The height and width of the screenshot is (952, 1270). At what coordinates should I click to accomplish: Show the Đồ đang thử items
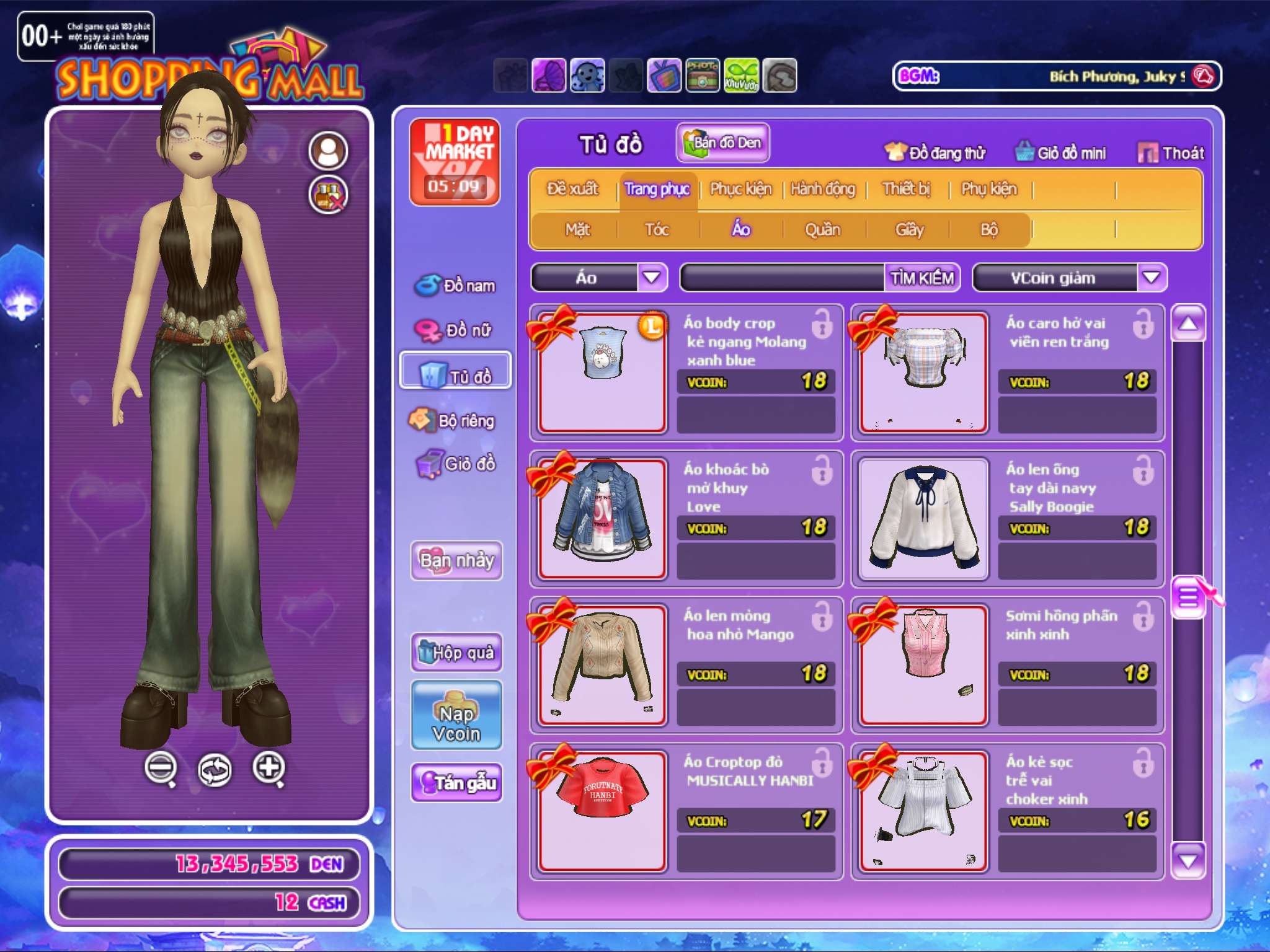935,152
